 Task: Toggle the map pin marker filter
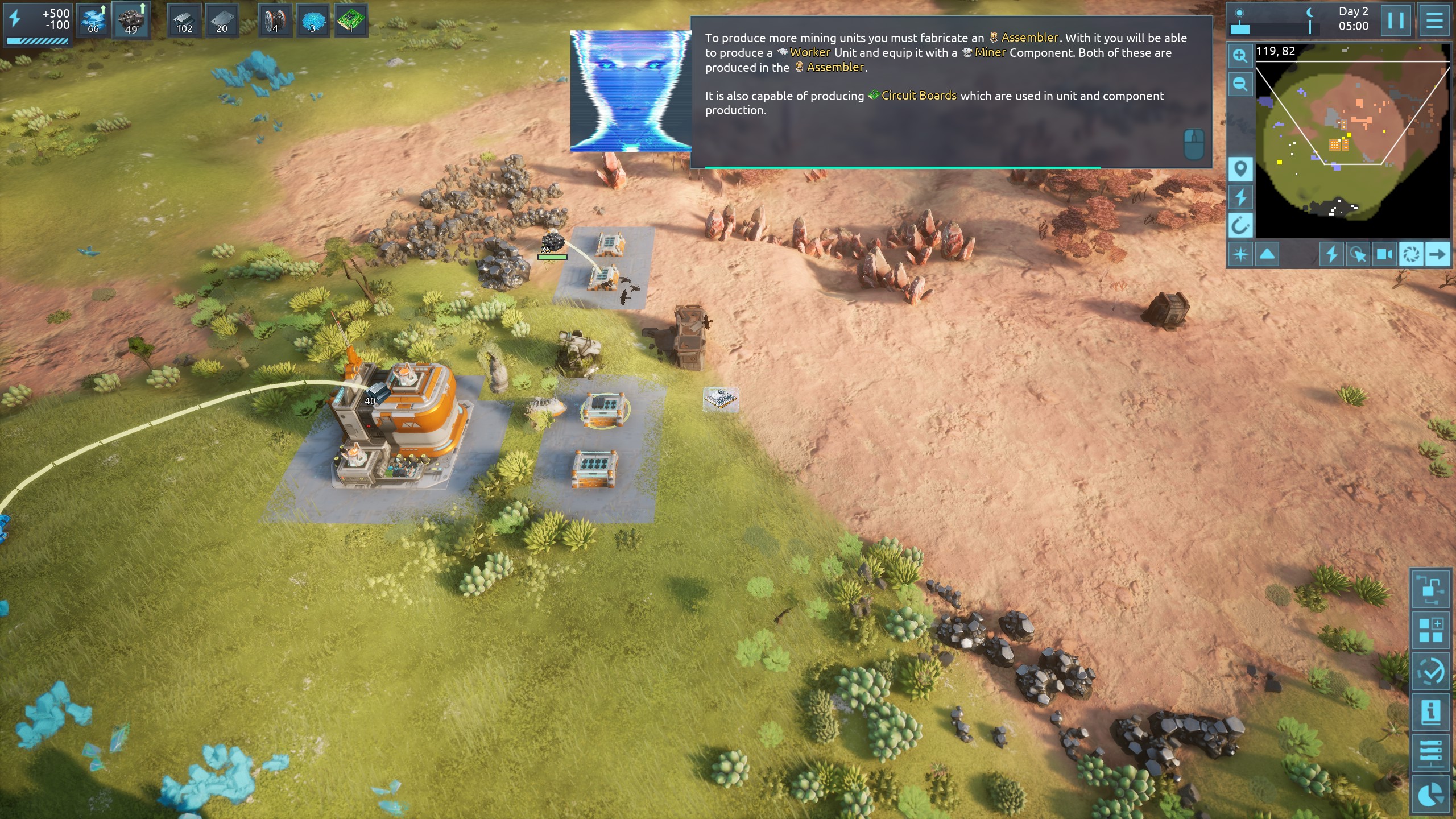click(1240, 169)
